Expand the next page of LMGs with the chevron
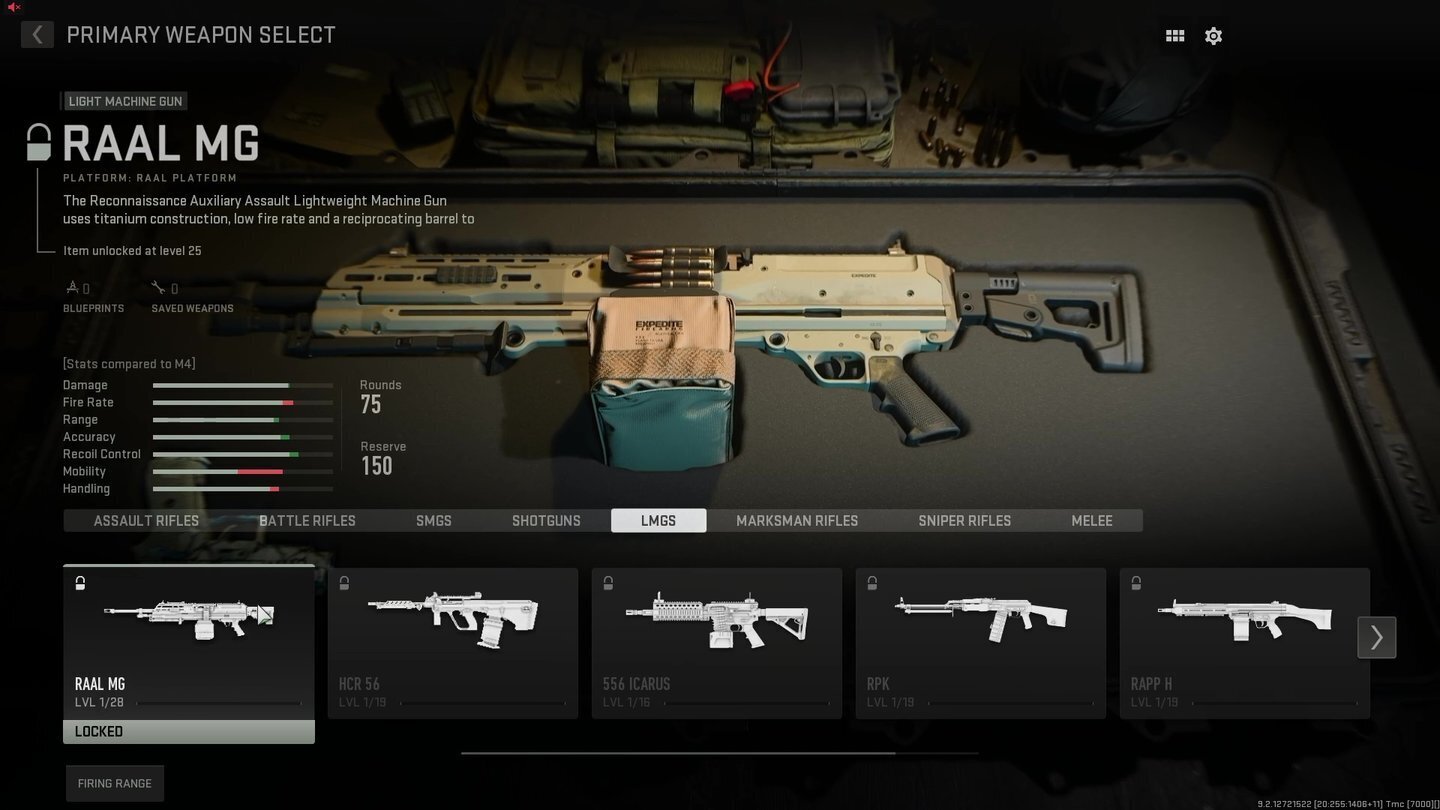Viewport: 1440px width, 810px height. (1376, 637)
